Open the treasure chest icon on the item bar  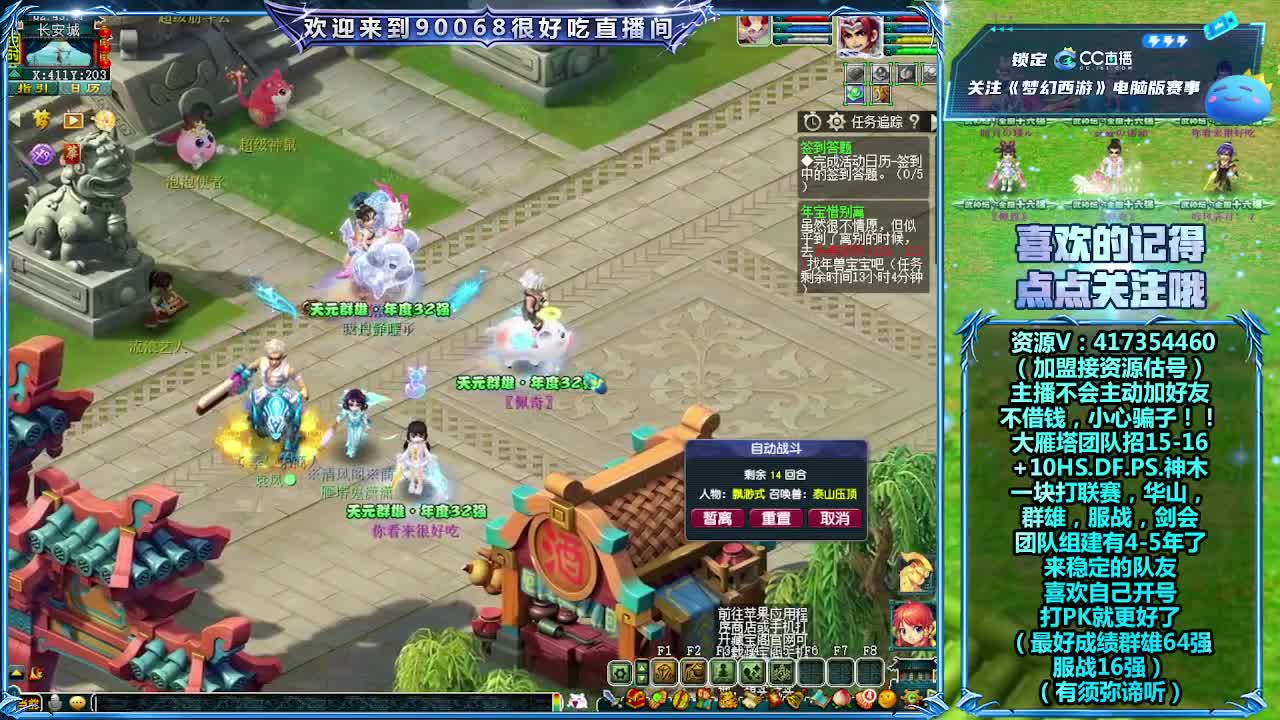pos(635,700)
